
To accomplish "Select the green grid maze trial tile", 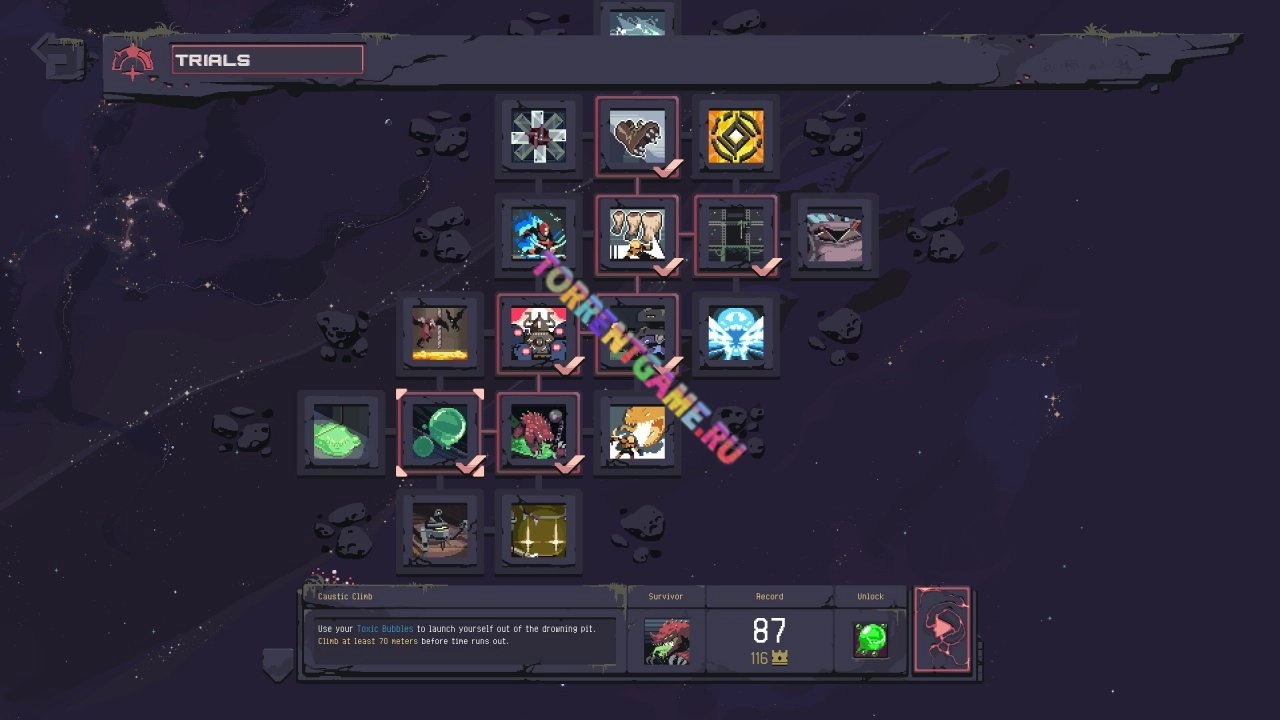I will coord(736,236).
